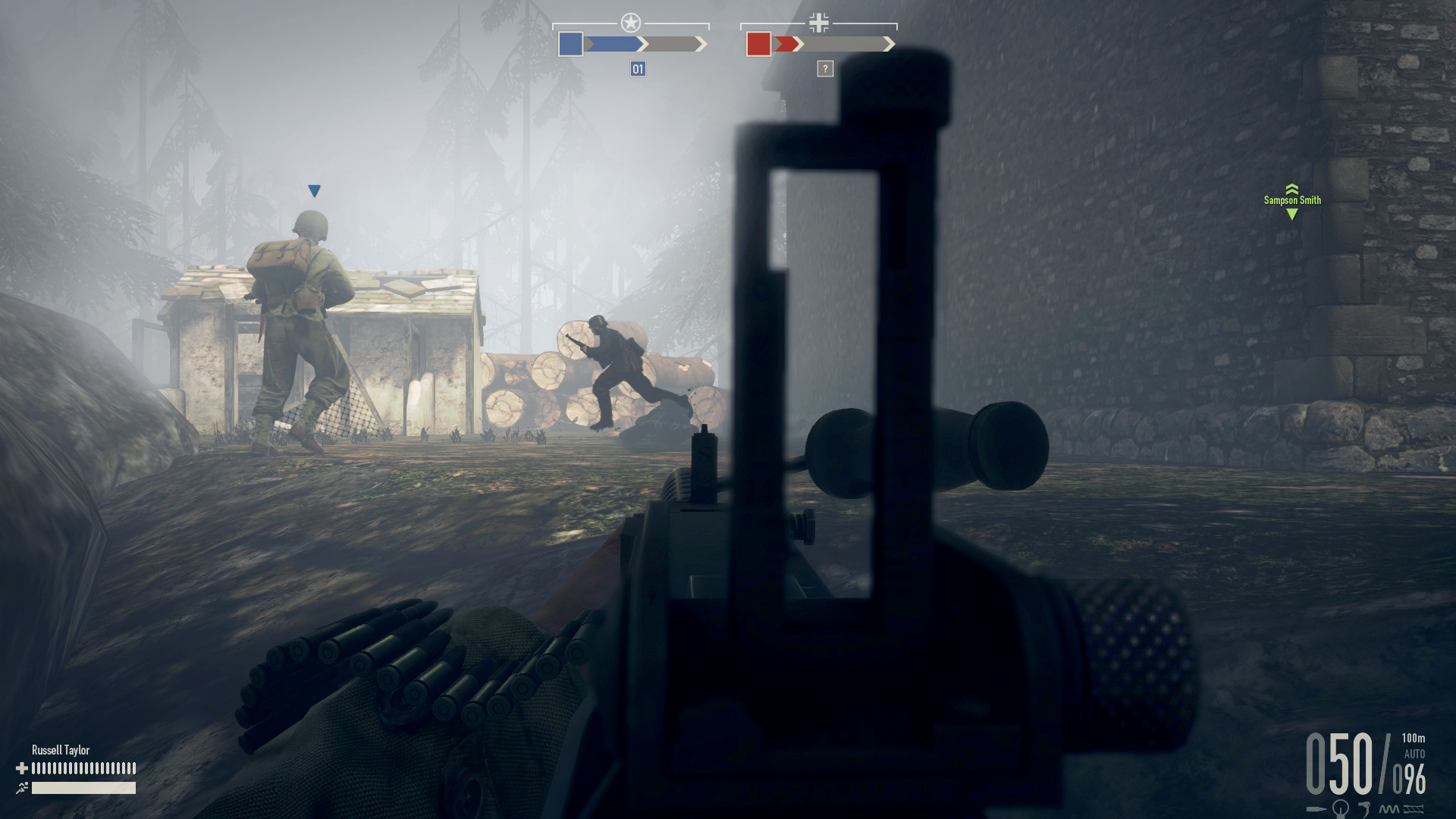Click the health cross icon
This screenshot has width=1456, height=819.
click(22, 767)
